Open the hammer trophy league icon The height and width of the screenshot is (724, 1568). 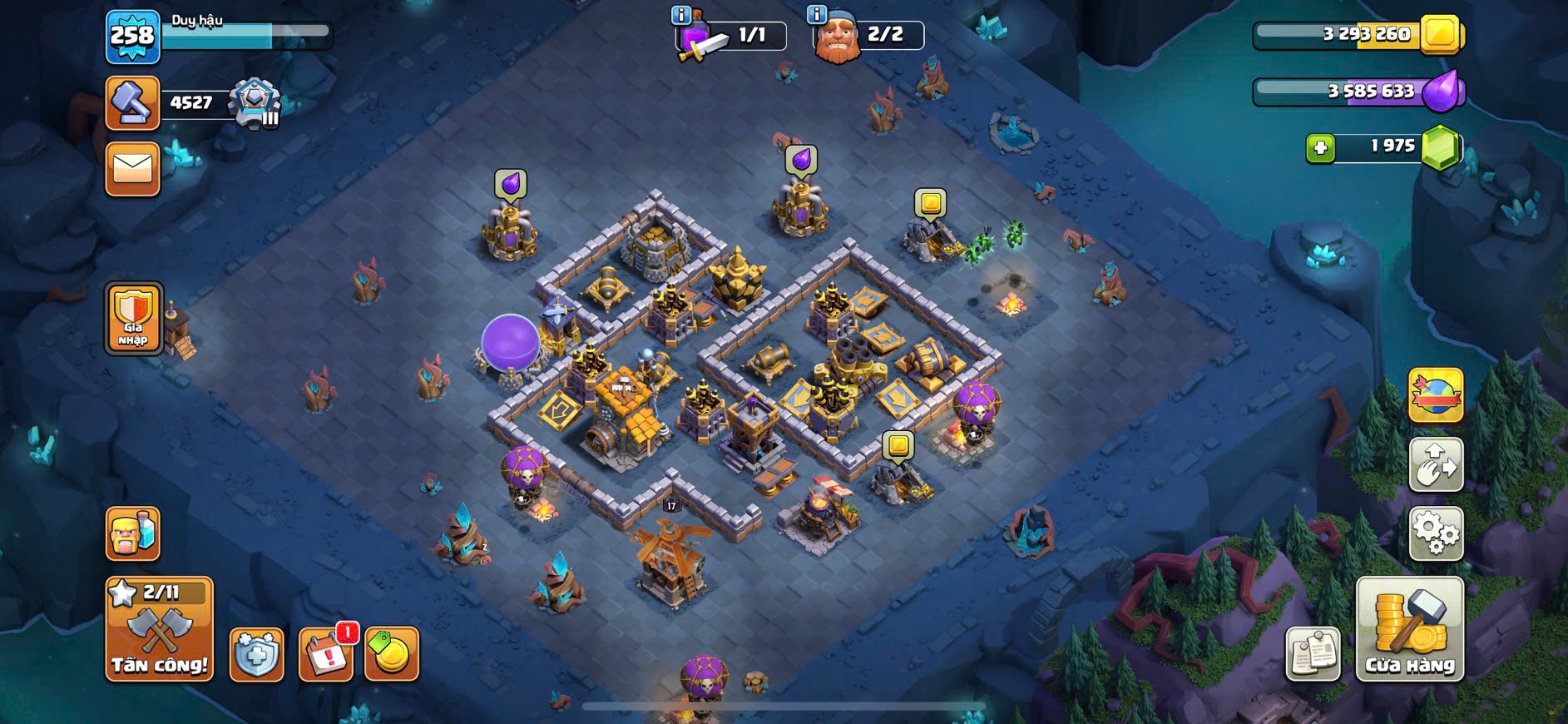click(x=132, y=103)
